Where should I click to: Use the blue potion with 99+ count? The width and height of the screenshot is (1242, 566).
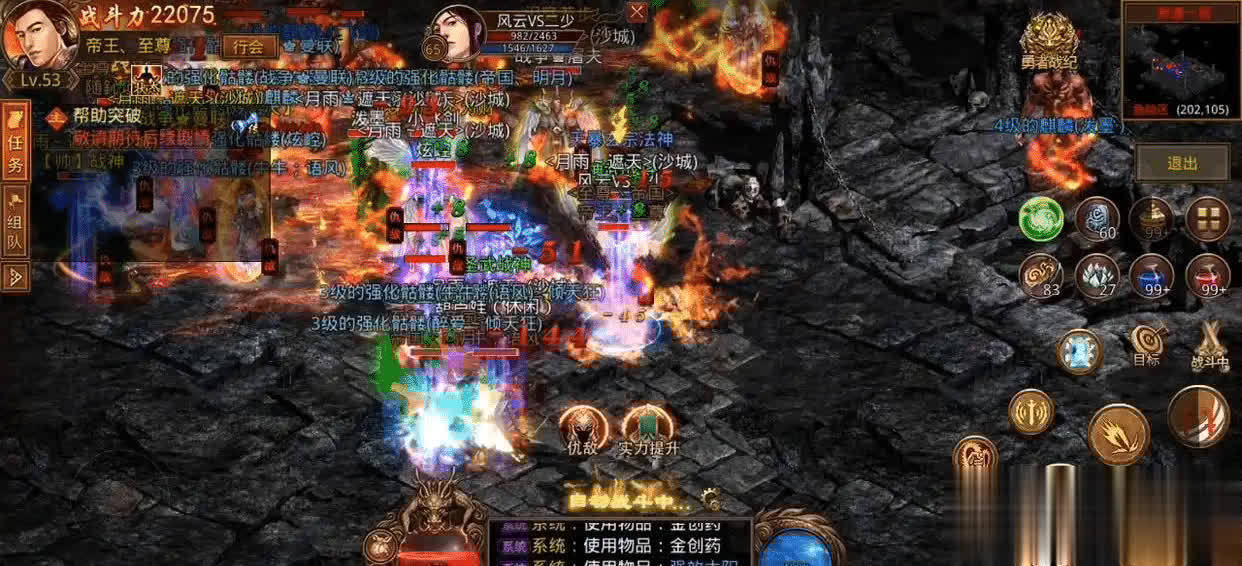pyautogui.click(x=1152, y=274)
